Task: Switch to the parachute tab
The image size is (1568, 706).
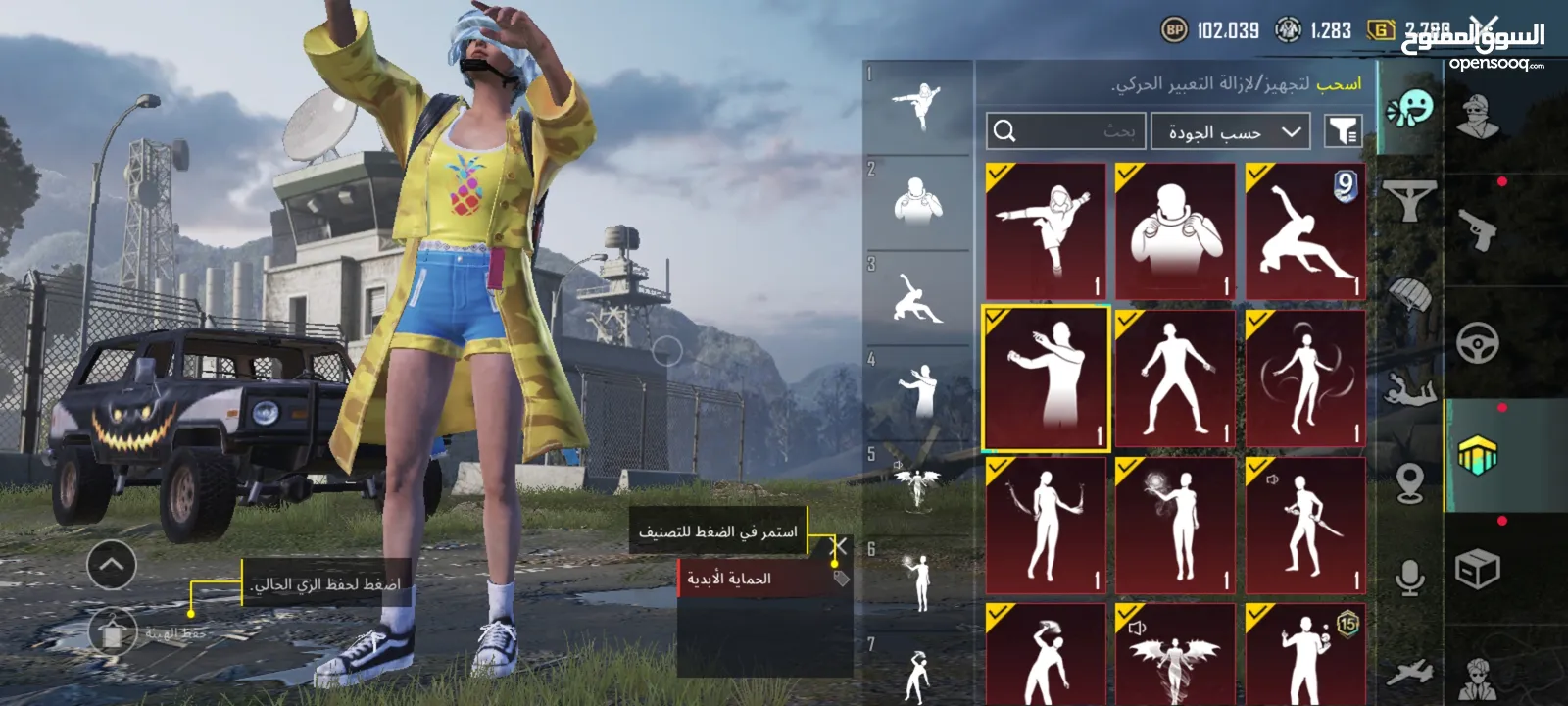Action: [x=1410, y=294]
